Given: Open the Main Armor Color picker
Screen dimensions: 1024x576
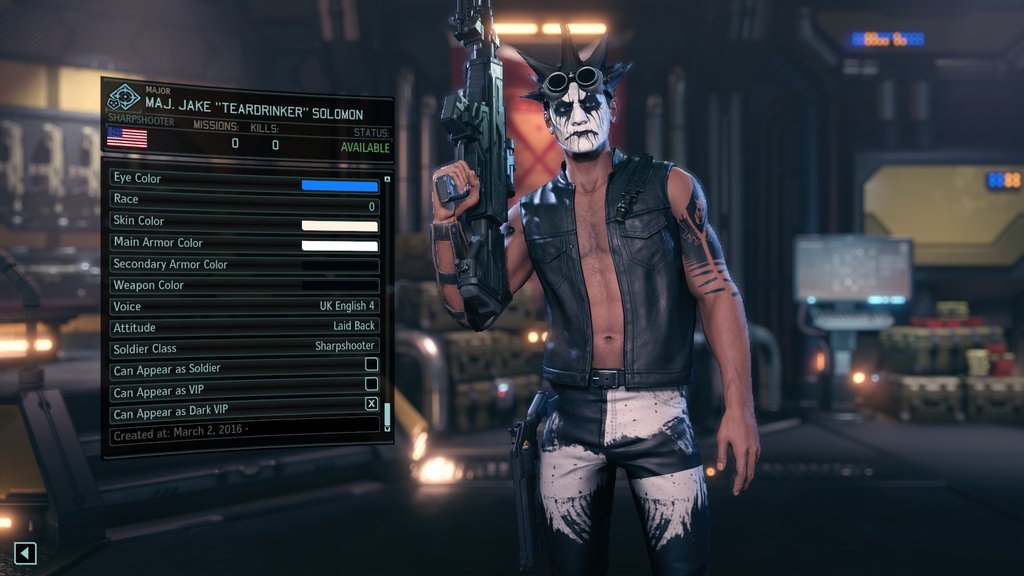Looking at the screenshot, I should coord(340,246).
